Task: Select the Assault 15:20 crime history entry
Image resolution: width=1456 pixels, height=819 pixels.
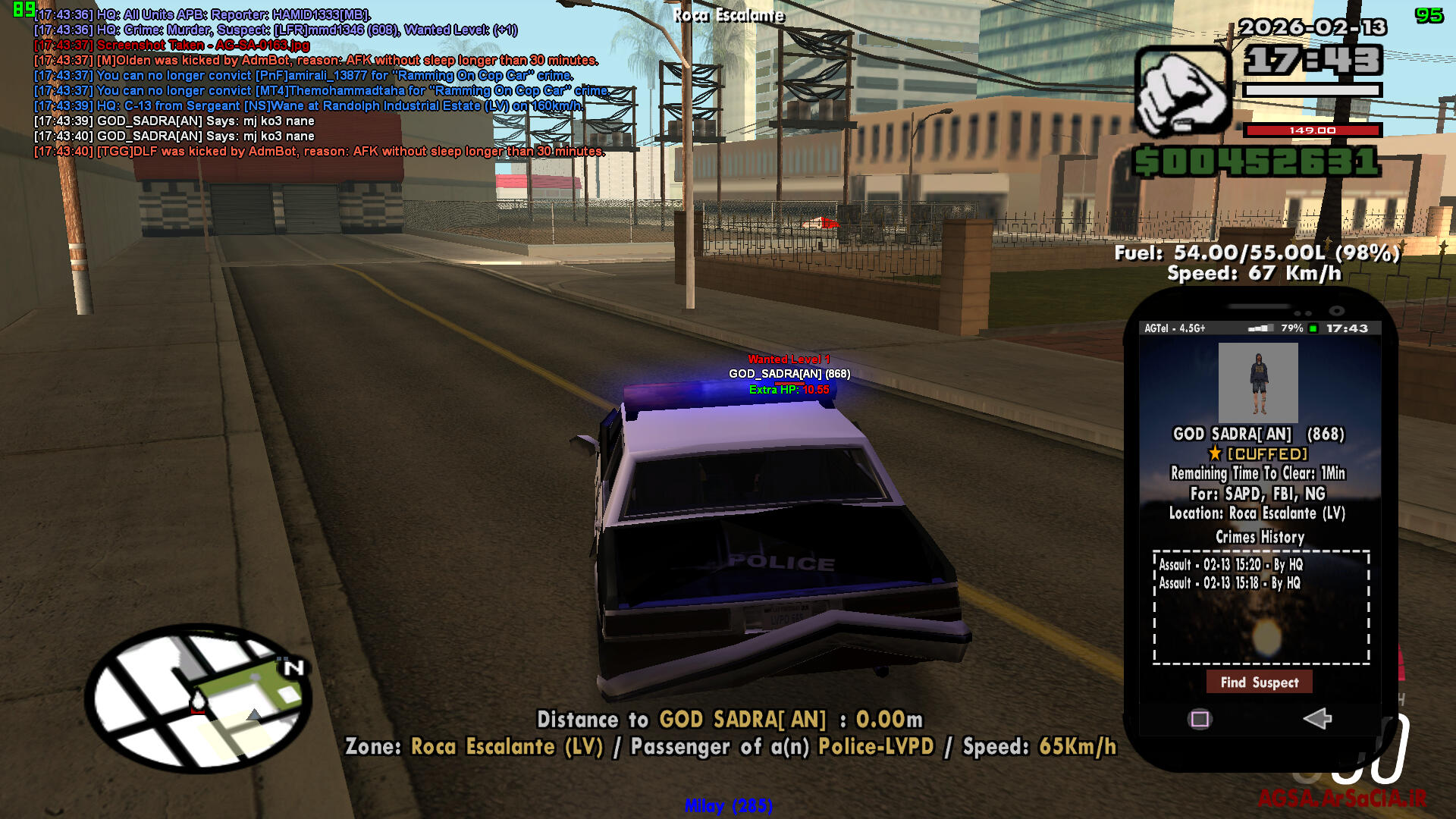Action: tap(1230, 564)
